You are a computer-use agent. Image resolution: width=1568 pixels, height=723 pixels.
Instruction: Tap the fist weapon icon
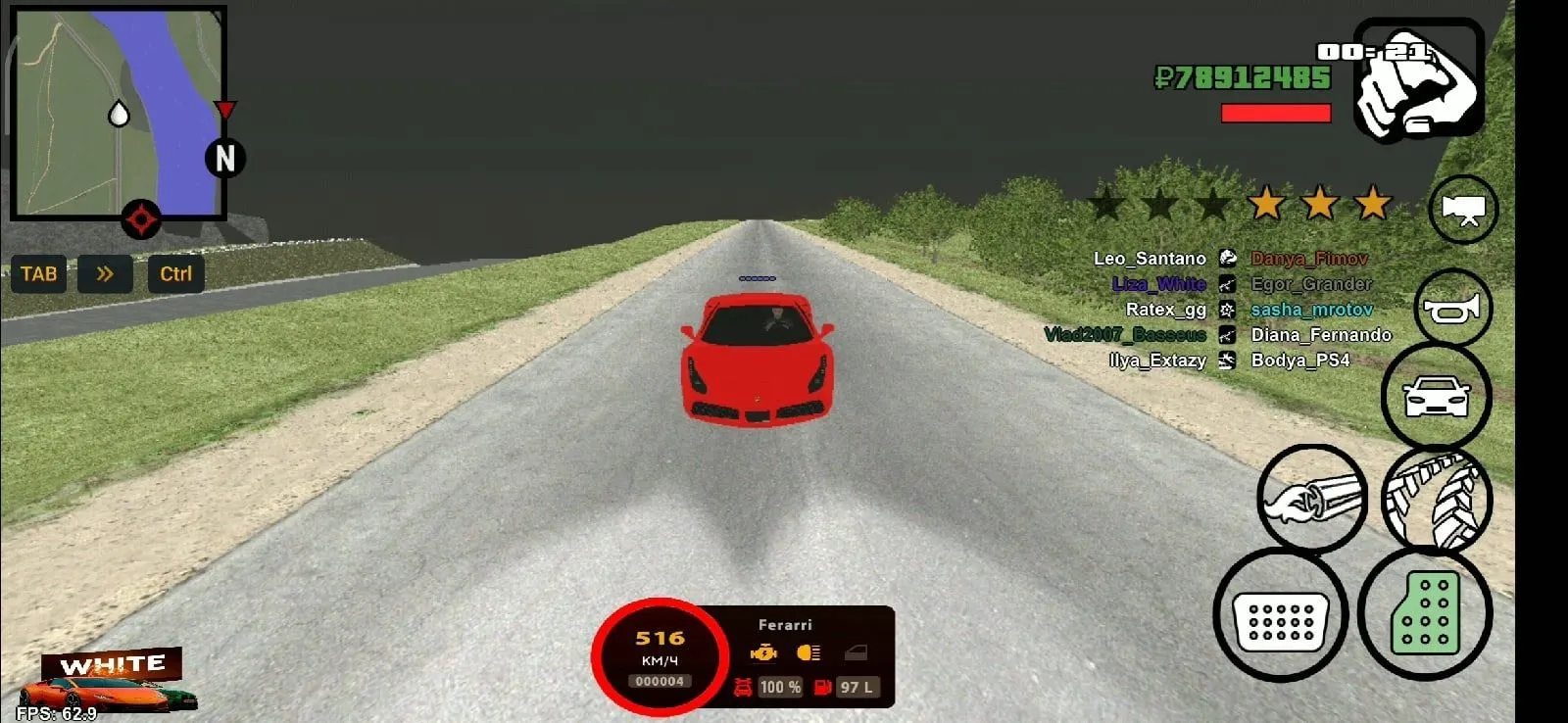point(1420,80)
